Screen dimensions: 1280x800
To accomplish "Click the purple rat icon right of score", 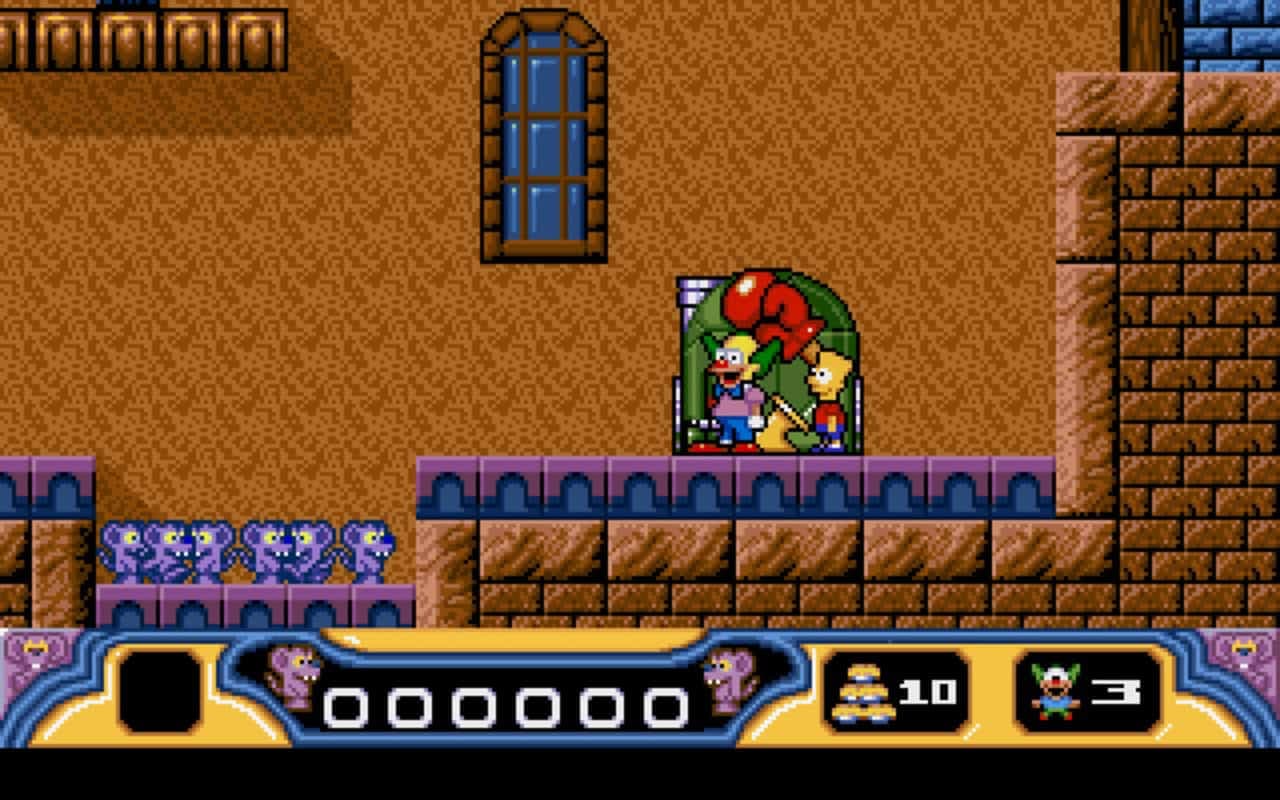I will [x=730, y=680].
